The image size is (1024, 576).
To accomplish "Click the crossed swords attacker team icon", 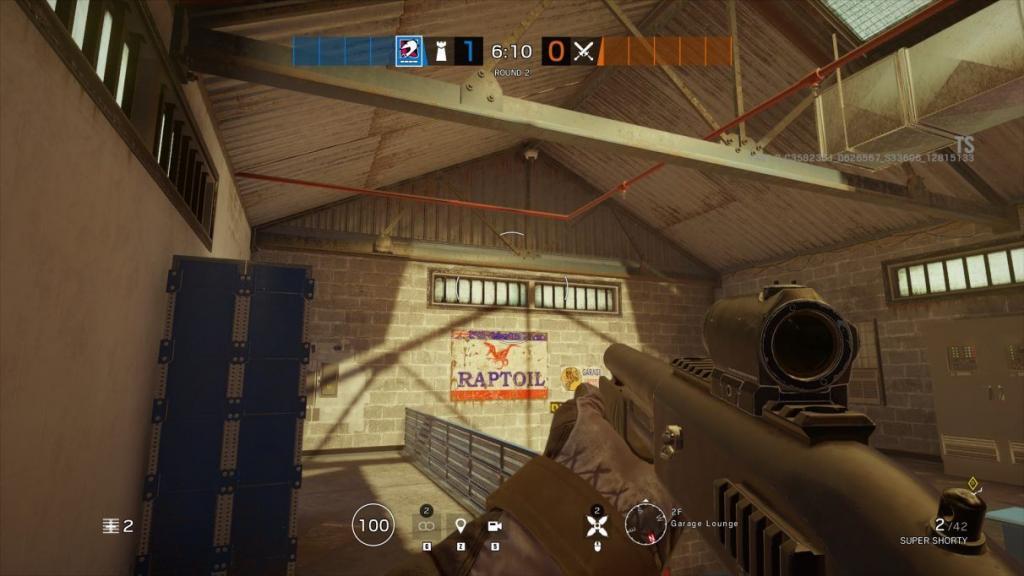I will click(x=584, y=51).
